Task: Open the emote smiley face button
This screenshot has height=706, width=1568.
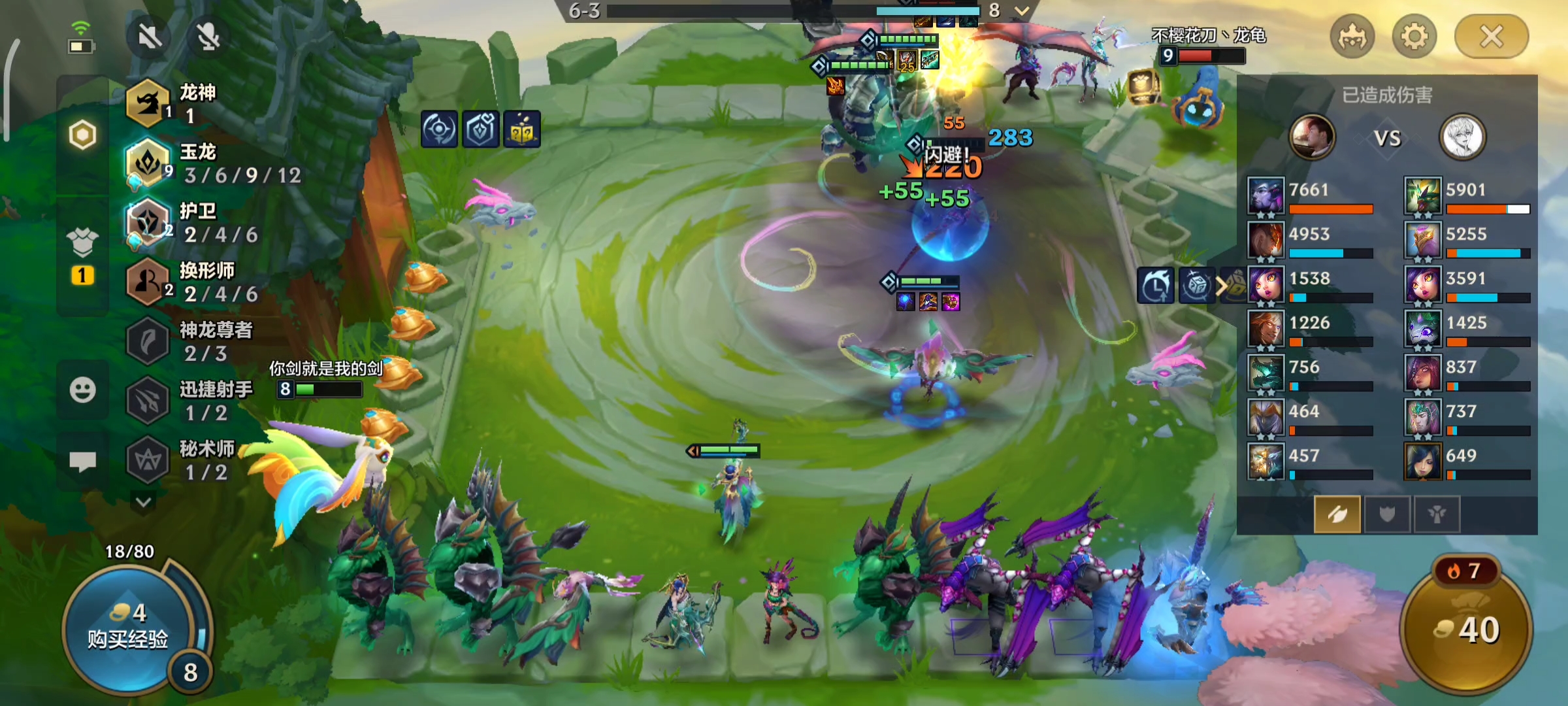Action: (x=82, y=390)
